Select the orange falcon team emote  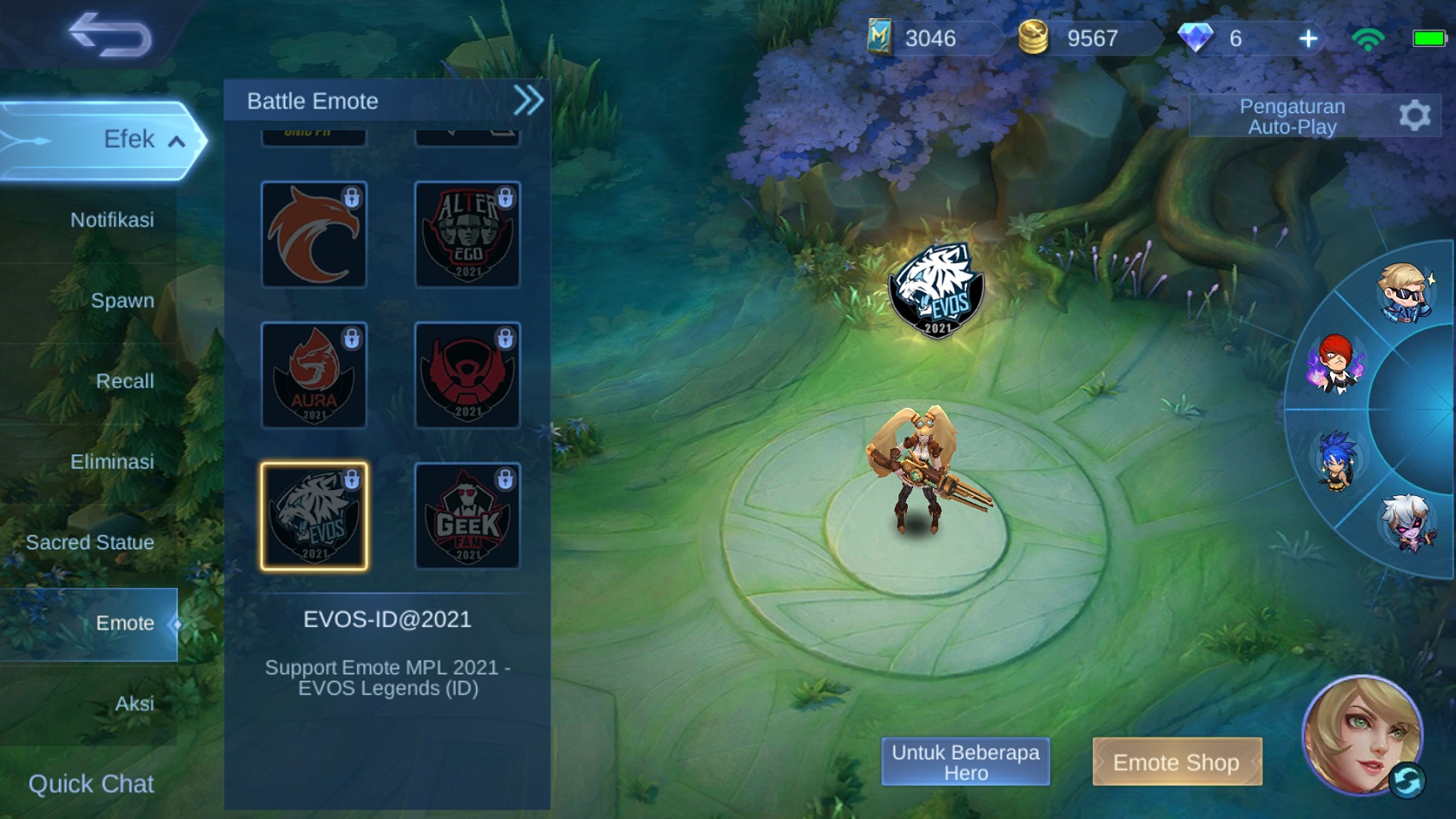click(313, 234)
